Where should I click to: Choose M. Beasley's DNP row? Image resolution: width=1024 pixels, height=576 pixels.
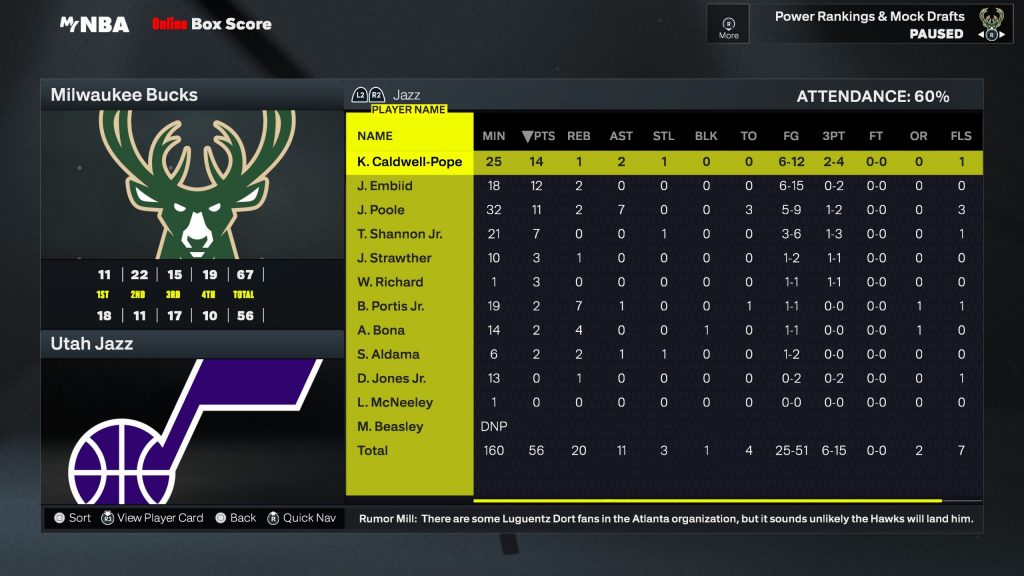(x=390, y=426)
